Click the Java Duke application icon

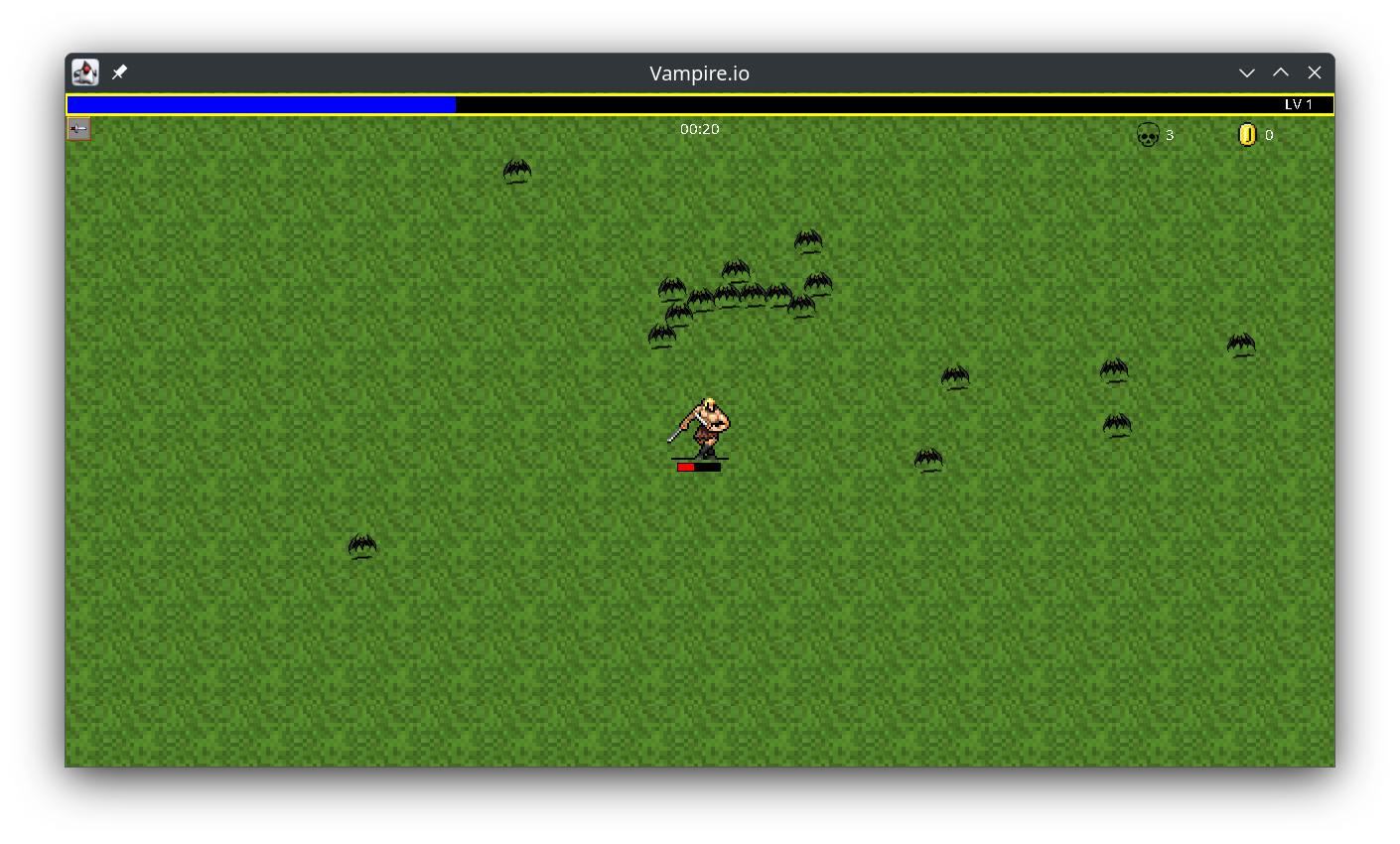coord(83,71)
